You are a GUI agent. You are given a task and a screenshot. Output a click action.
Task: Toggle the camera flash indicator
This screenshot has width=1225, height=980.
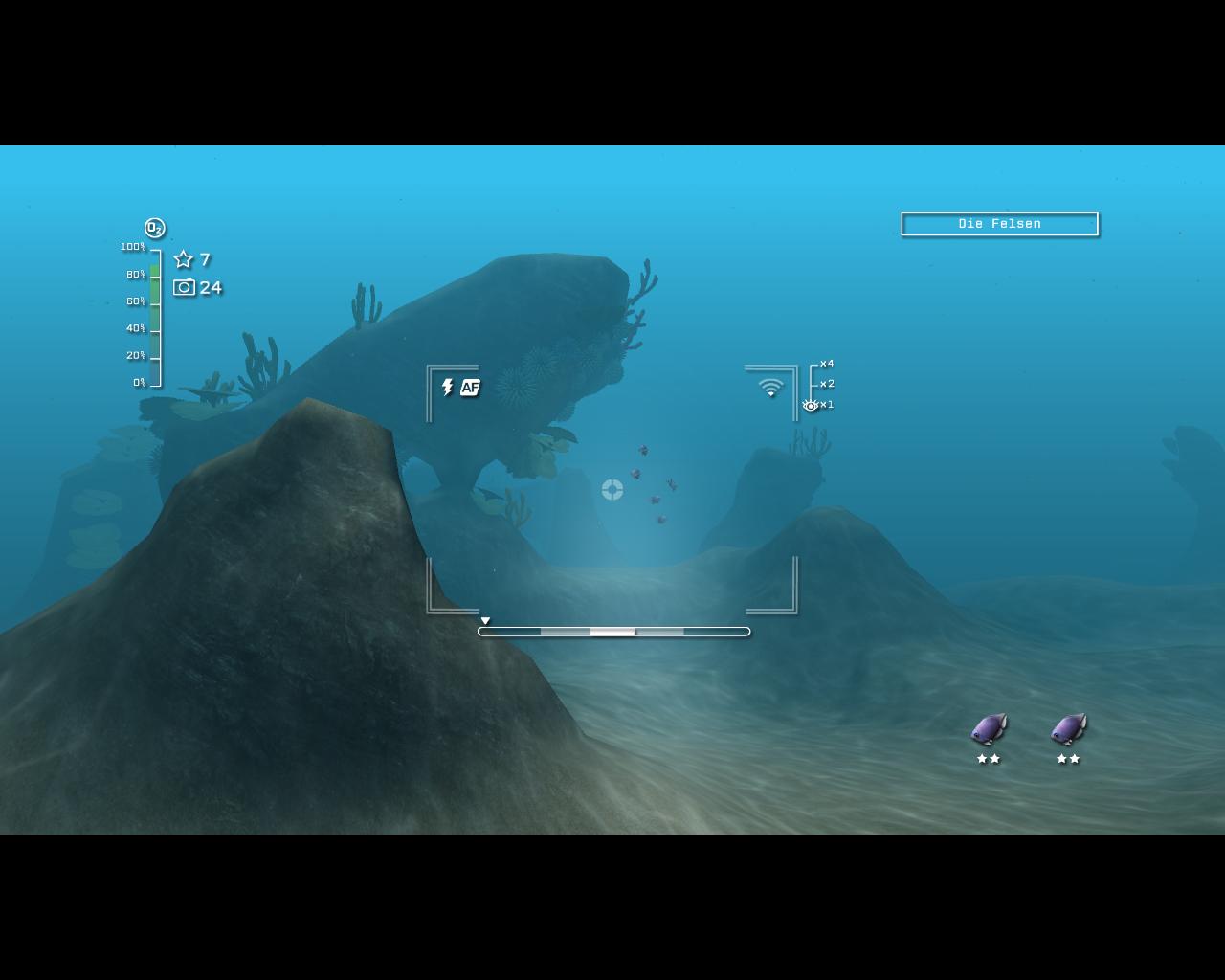446,388
